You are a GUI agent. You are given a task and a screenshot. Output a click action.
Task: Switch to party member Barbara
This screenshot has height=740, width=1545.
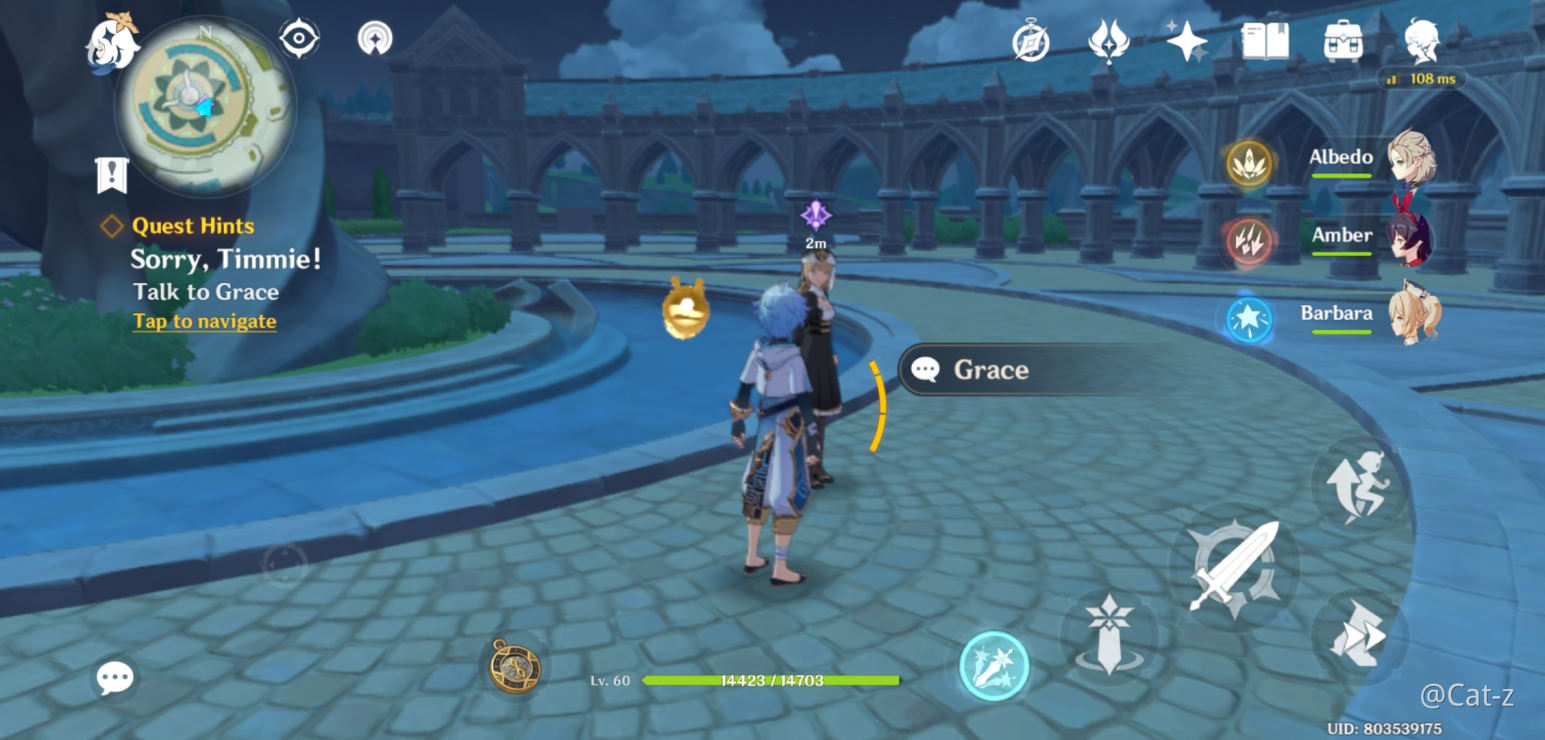pos(1372,315)
